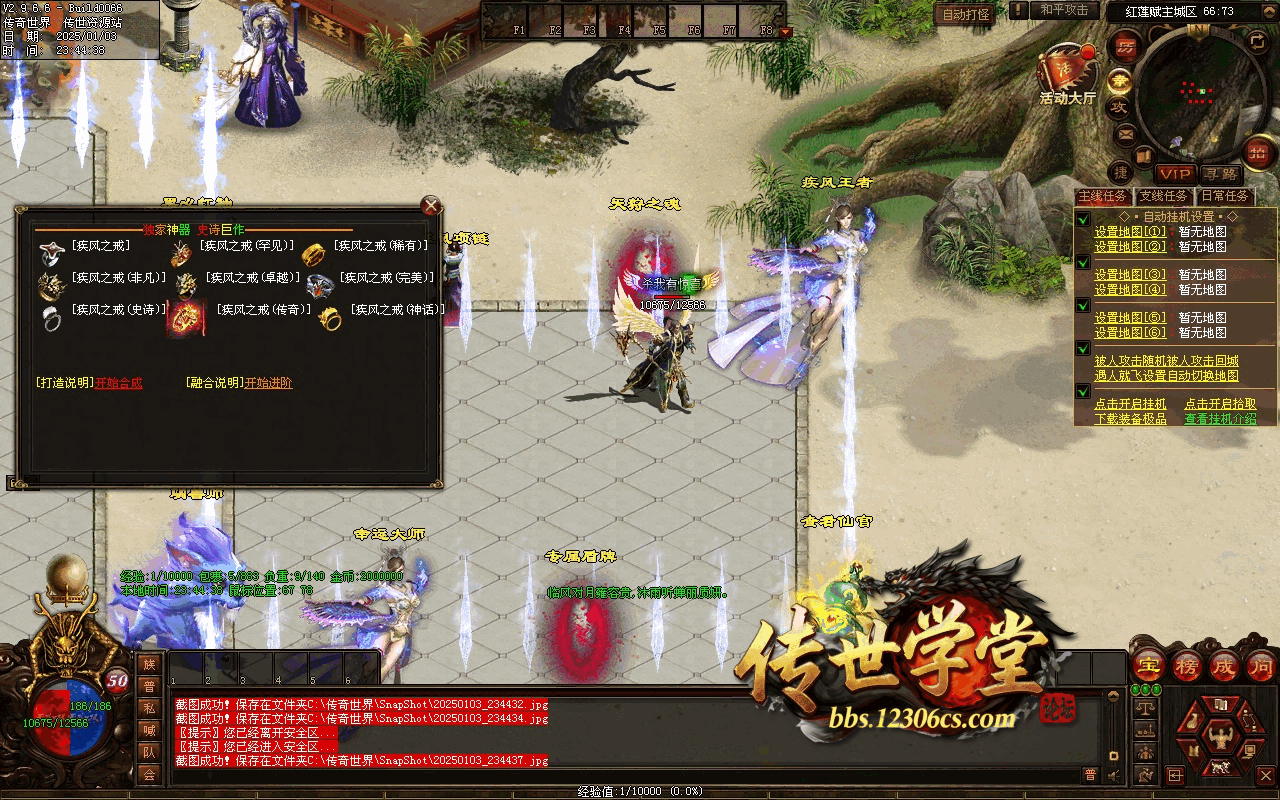The image size is (1280, 800).
Task: Click the 查看挂机介绍 link
Action: (x=1220, y=419)
